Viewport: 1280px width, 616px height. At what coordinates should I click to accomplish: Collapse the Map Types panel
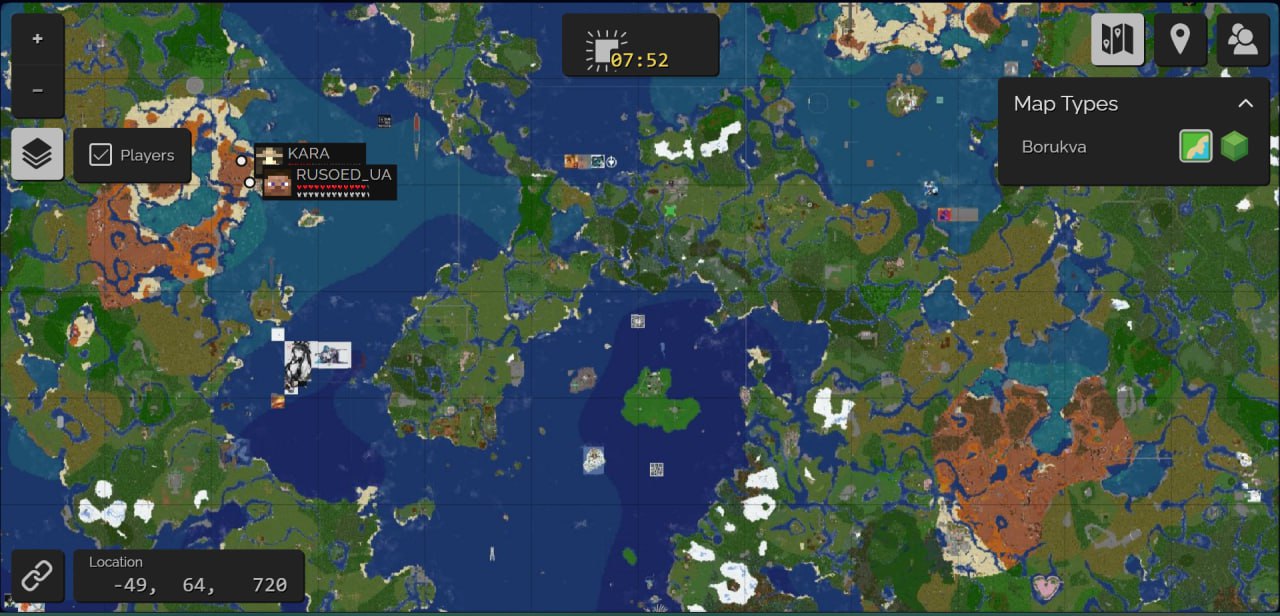[1245, 104]
